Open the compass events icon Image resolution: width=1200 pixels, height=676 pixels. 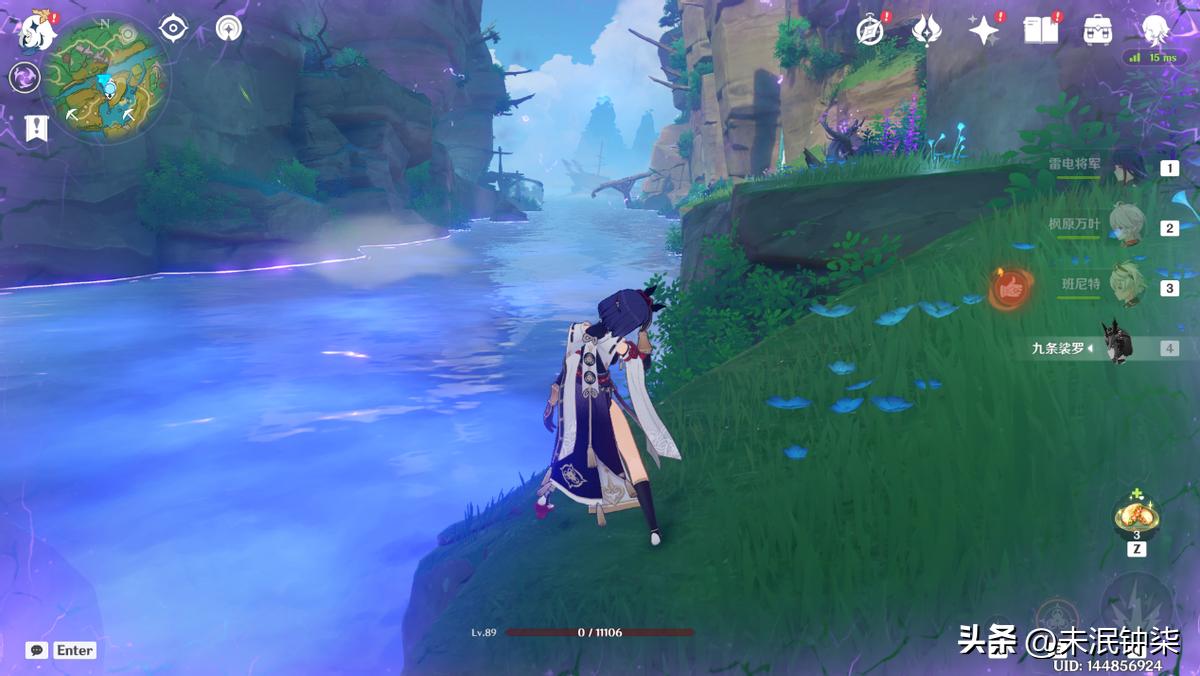pos(870,31)
